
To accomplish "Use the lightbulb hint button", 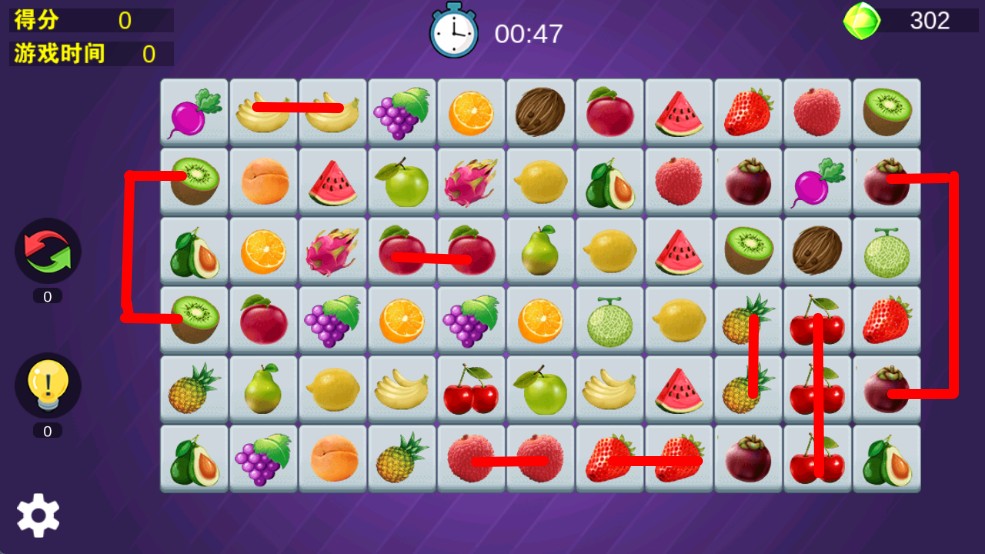I will coord(48,385).
